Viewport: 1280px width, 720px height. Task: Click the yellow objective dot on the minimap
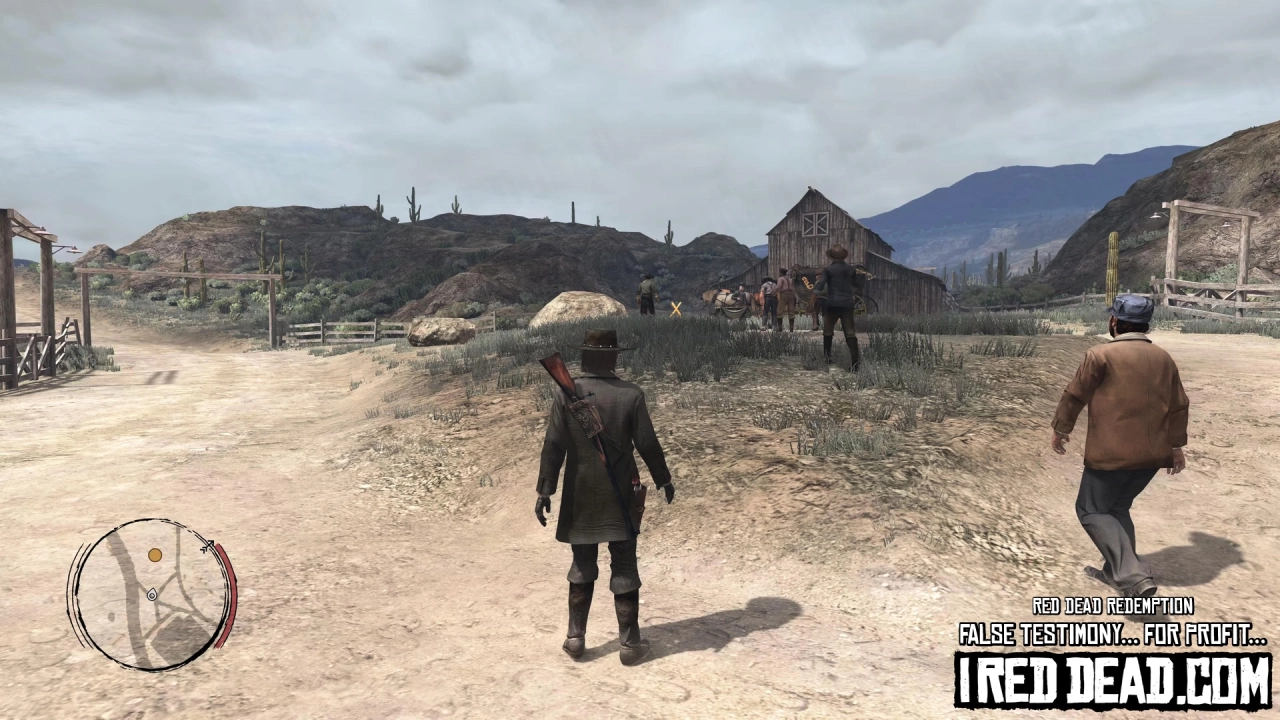[x=154, y=555]
